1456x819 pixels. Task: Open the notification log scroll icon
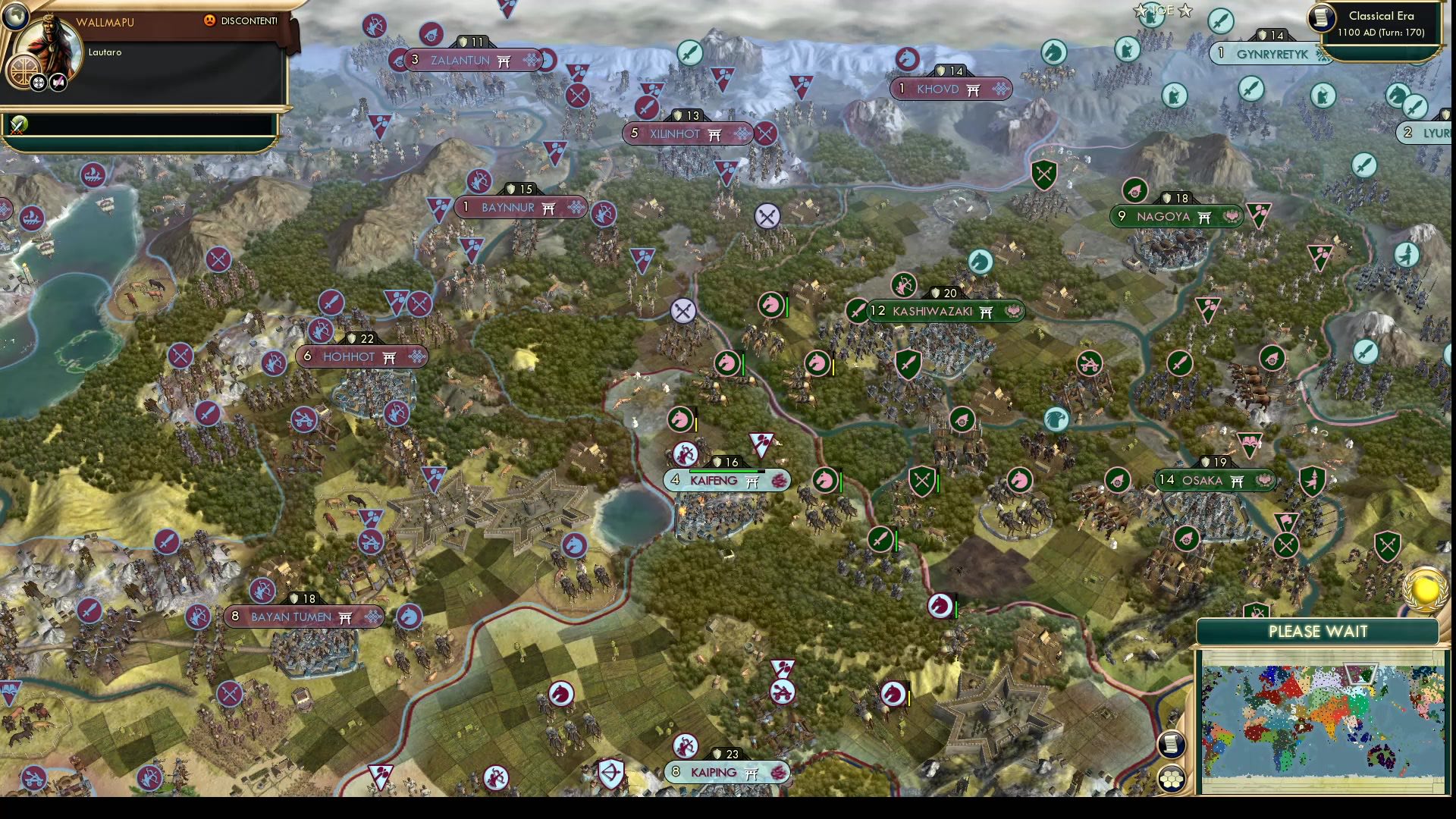coord(1172,745)
